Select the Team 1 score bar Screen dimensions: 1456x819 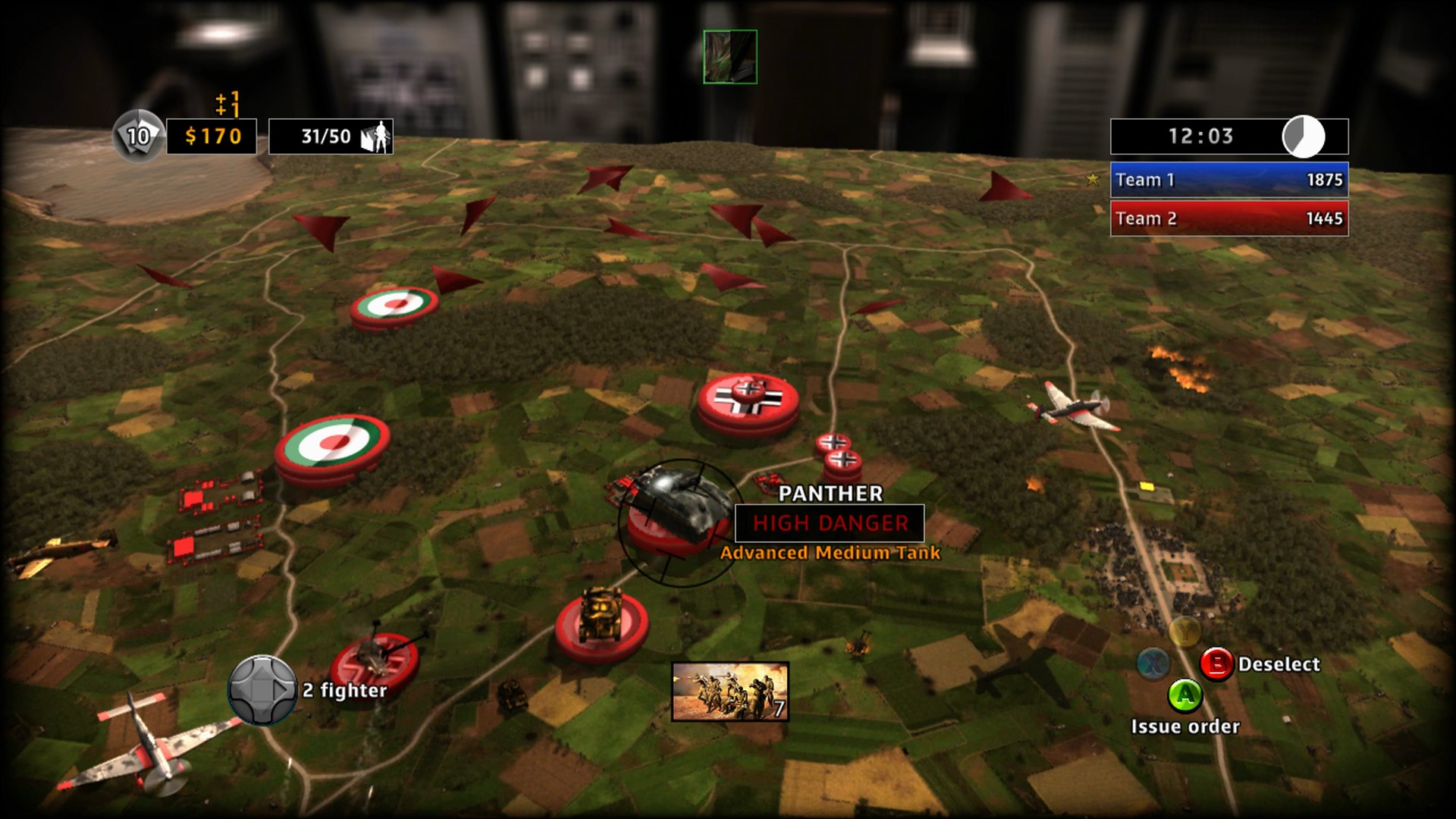click(1228, 181)
